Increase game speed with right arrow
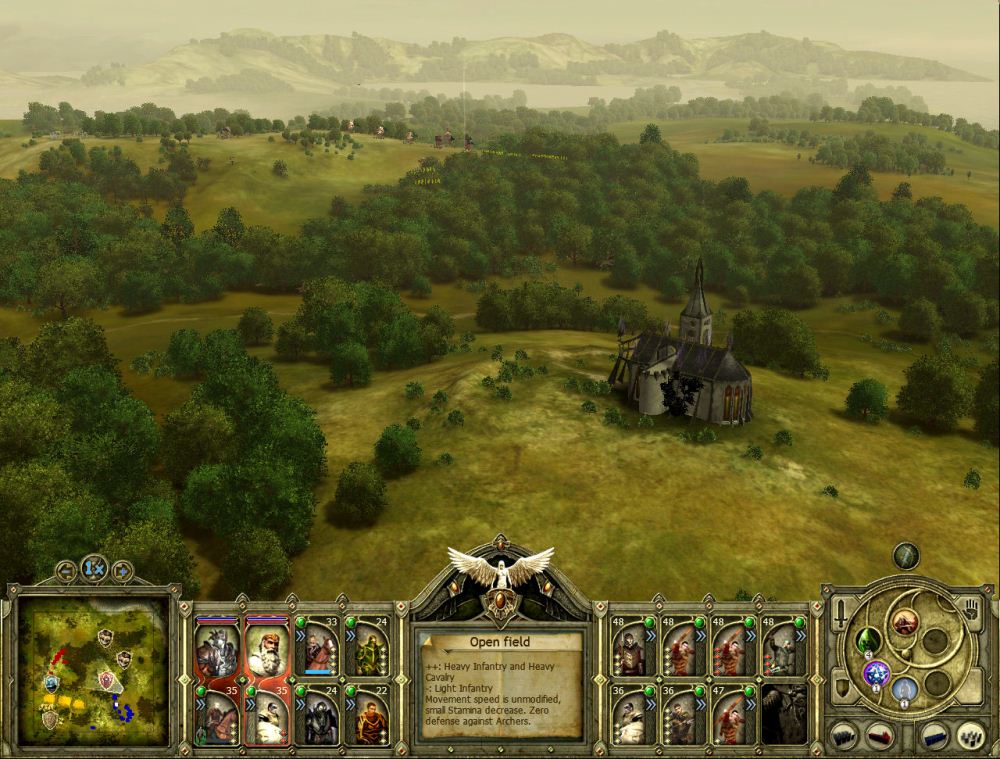The image size is (1000, 759). point(122,572)
